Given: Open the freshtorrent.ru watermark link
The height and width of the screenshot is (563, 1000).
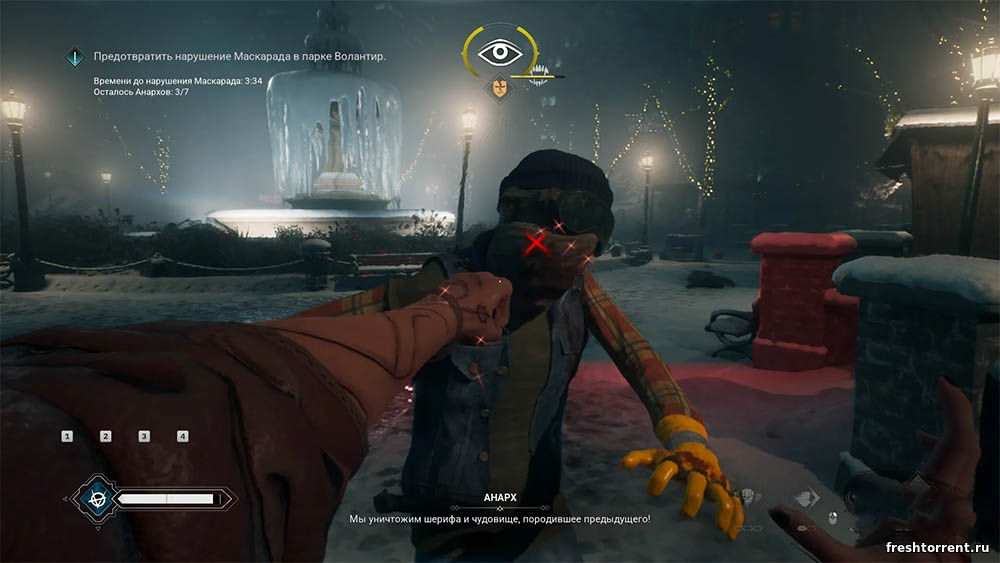Looking at the screenshot, I should click(936, 547).
